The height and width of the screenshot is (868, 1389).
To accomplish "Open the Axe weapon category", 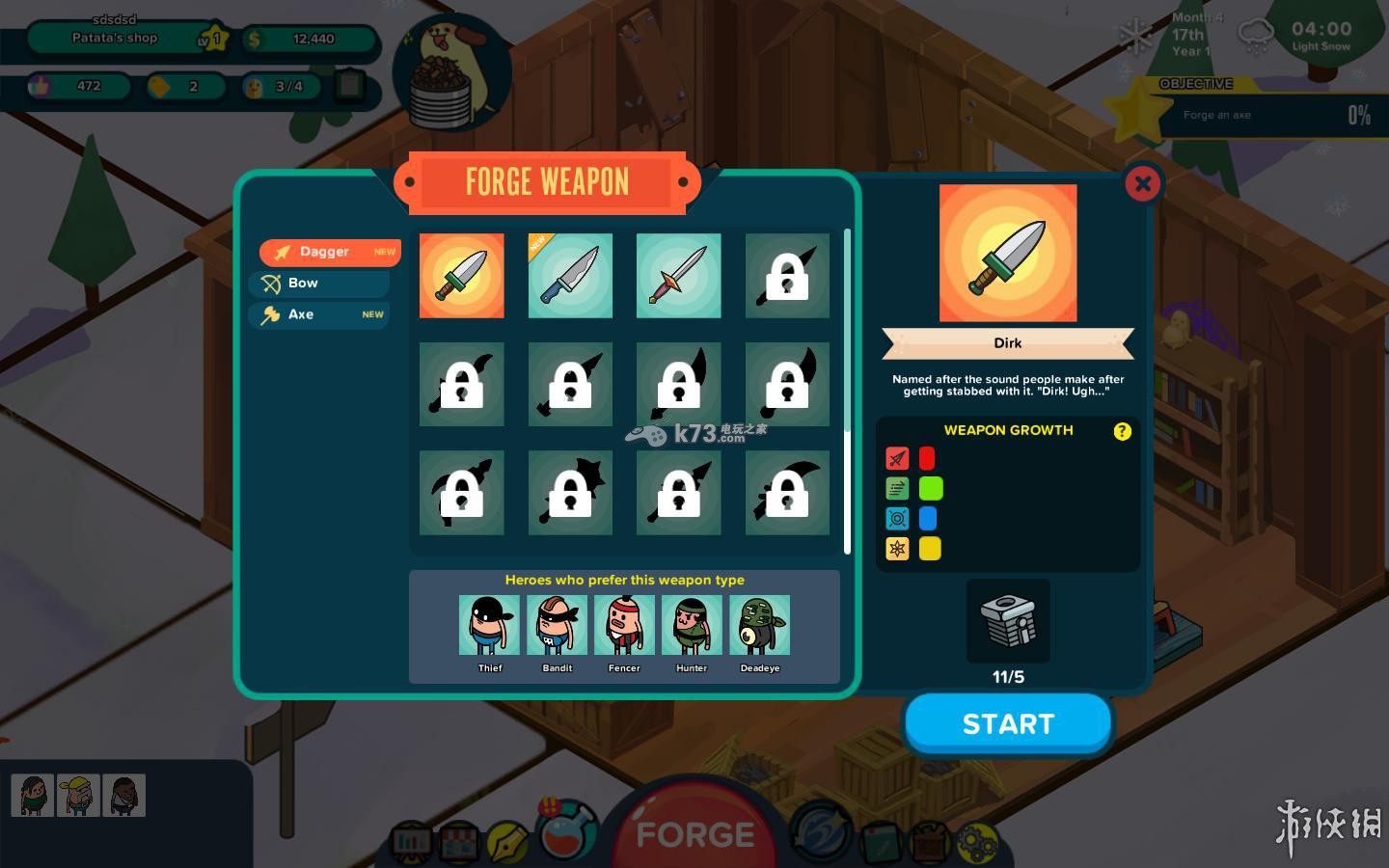I will click(319, 314).
